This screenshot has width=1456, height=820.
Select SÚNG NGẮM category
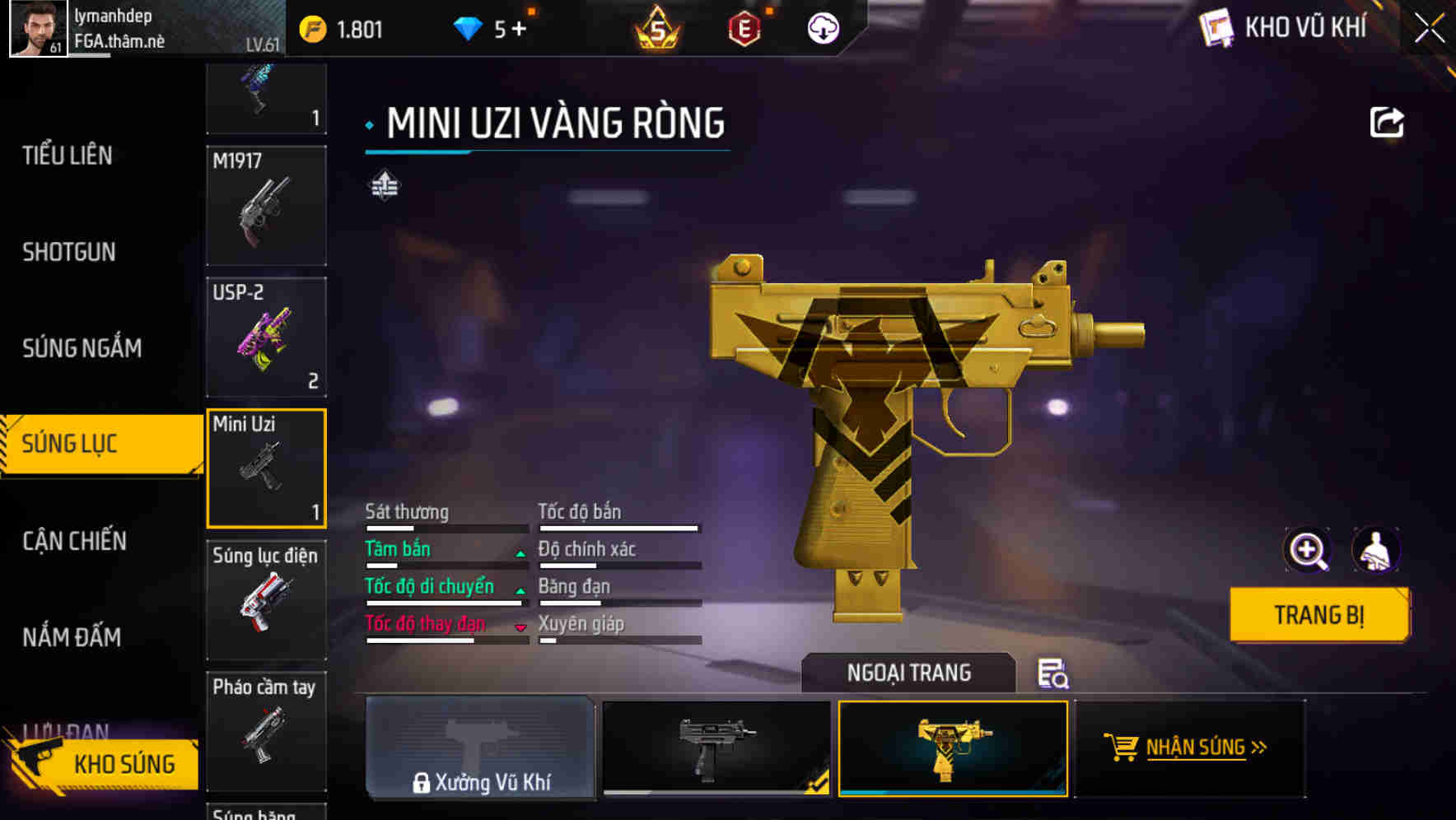tap(82, 348)
